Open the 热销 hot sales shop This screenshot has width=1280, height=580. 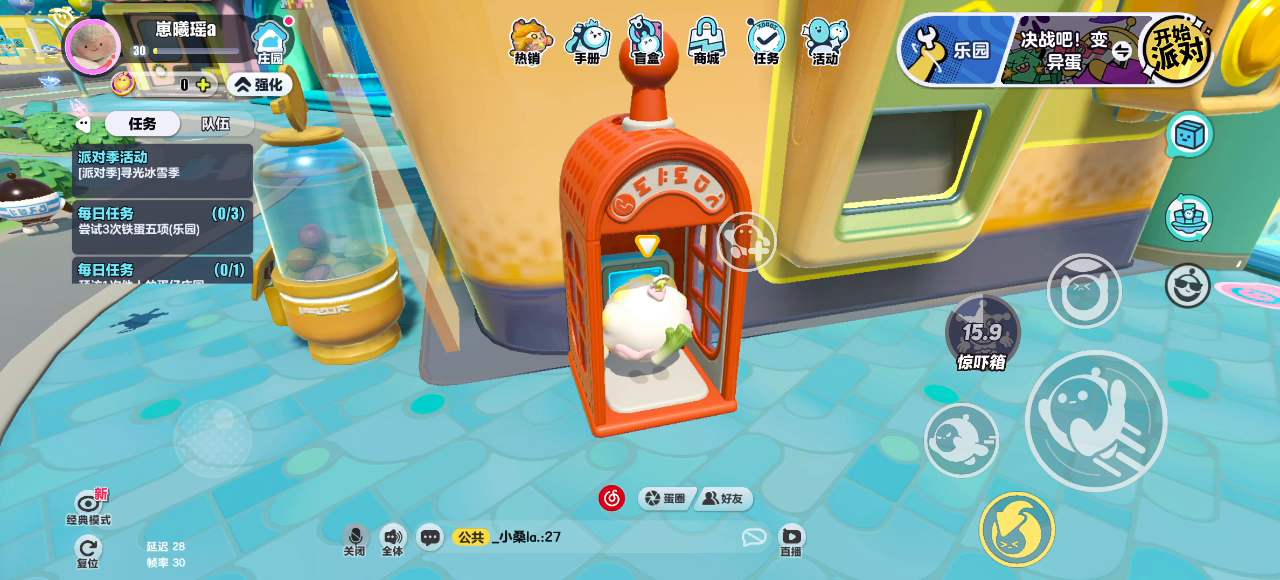[527, 42]
